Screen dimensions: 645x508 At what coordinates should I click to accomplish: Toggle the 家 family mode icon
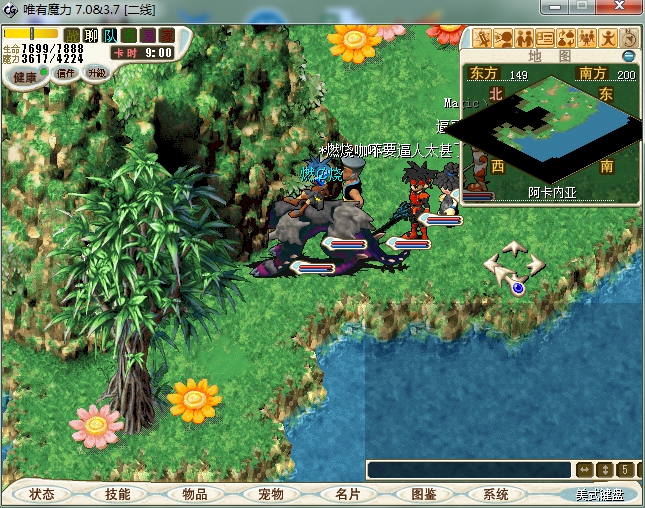[x=166, y=35]
